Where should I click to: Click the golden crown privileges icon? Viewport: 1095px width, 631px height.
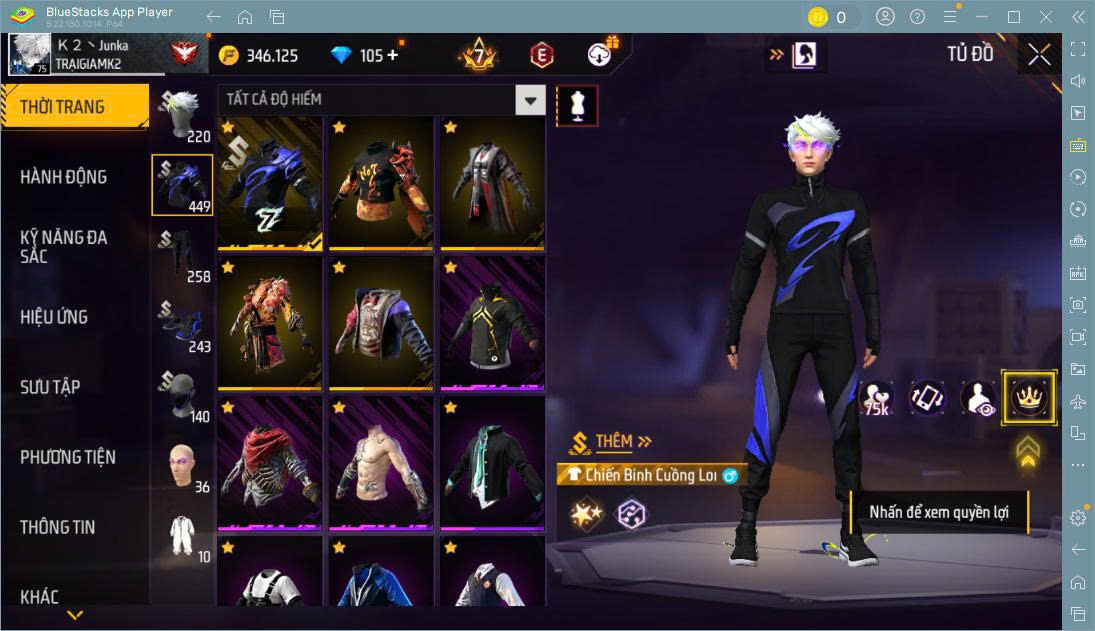pyautogui.click(x=1028, y=397)
